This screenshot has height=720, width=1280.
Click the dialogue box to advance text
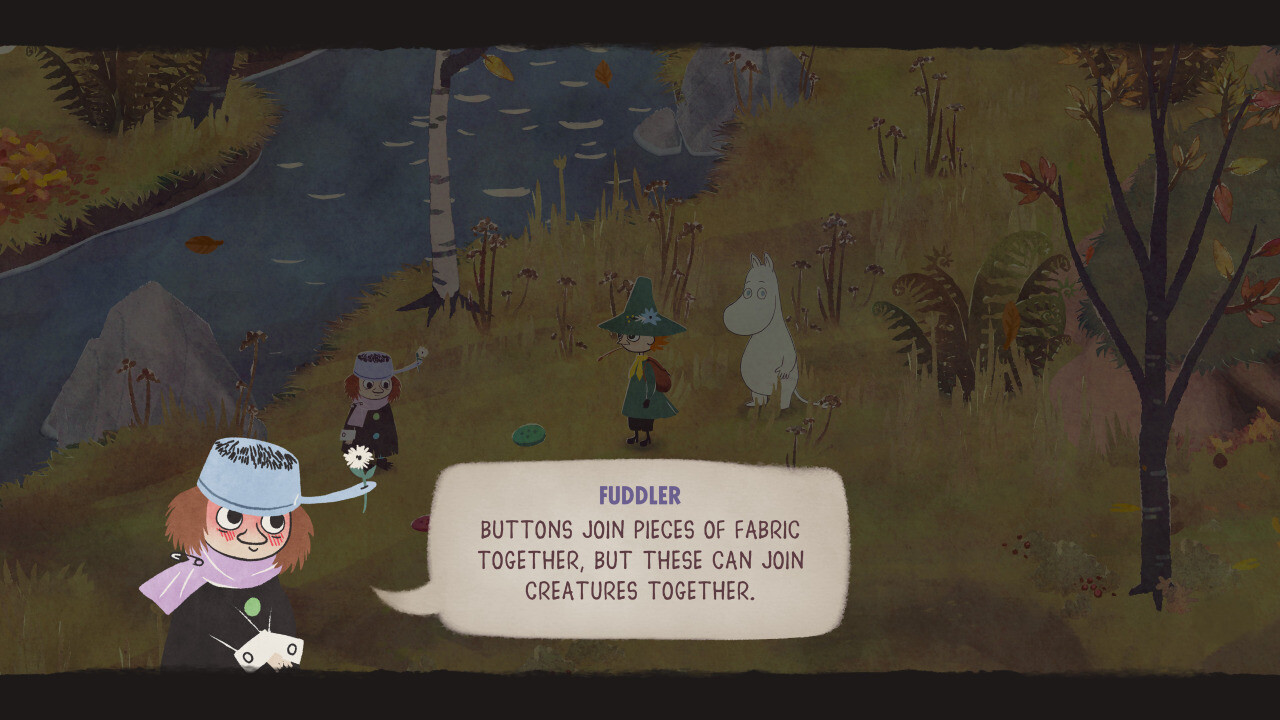click(x=640, y=555)
